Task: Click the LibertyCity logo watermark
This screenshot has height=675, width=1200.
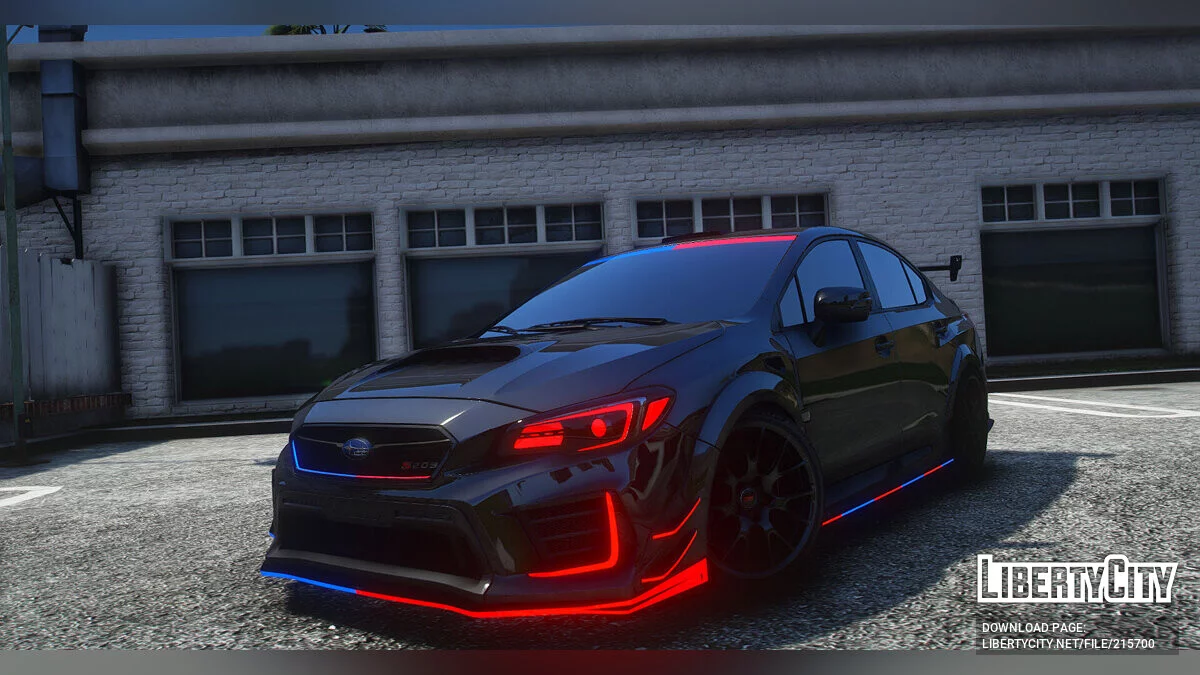Action: coord(1077,580)
